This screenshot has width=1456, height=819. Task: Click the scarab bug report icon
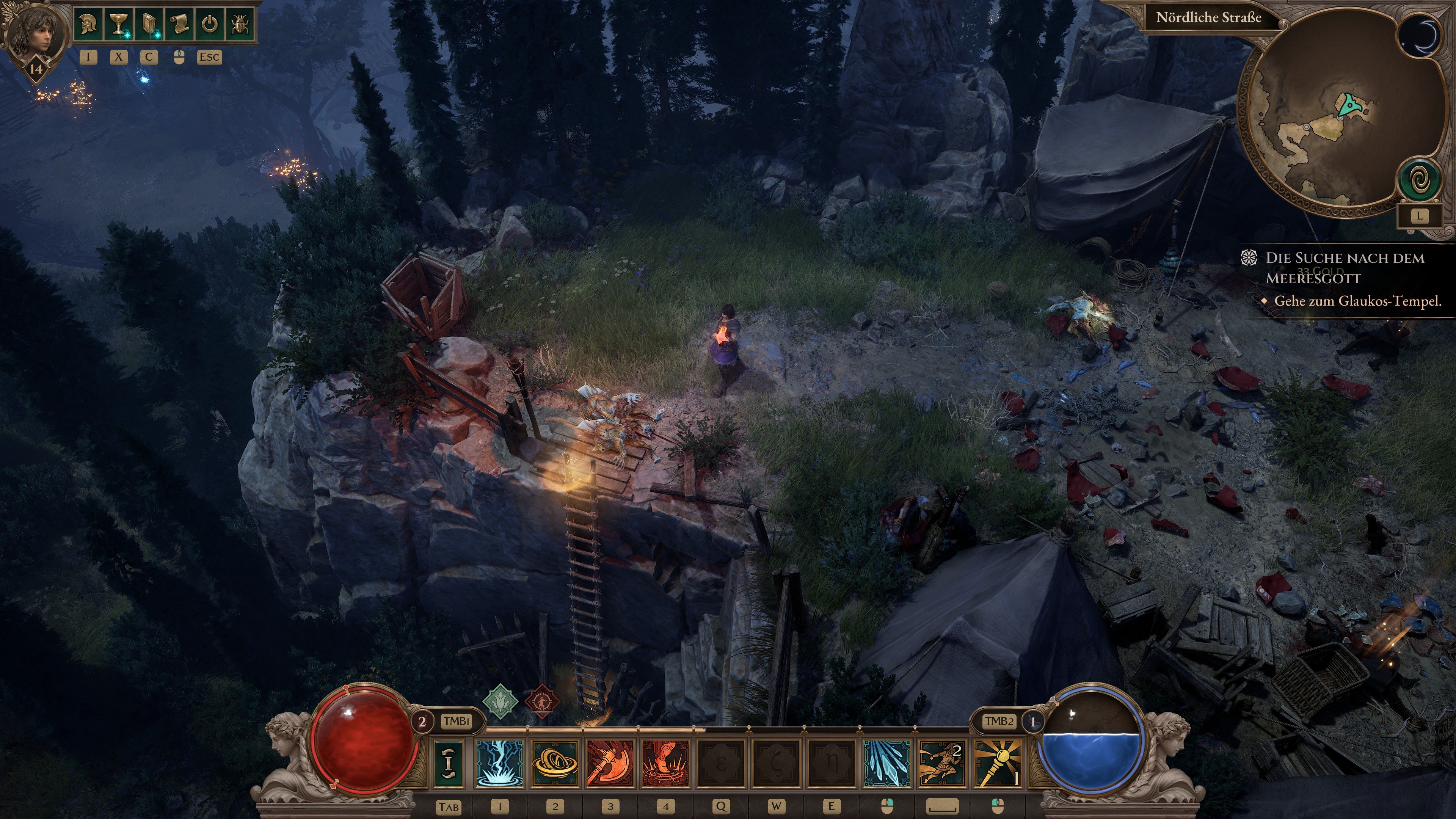240,25
